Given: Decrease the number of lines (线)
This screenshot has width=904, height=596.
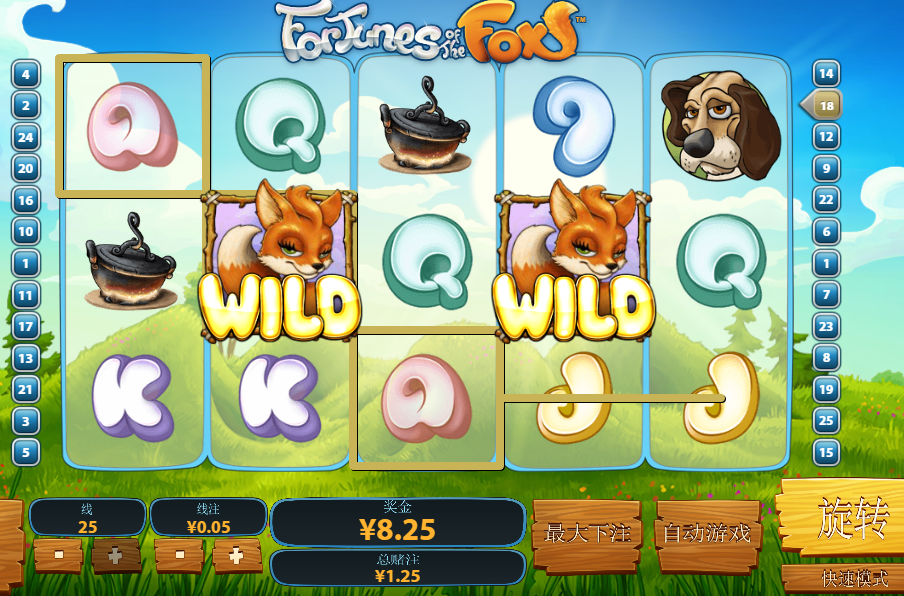Looking at the screenshot, I should [58, 554].
